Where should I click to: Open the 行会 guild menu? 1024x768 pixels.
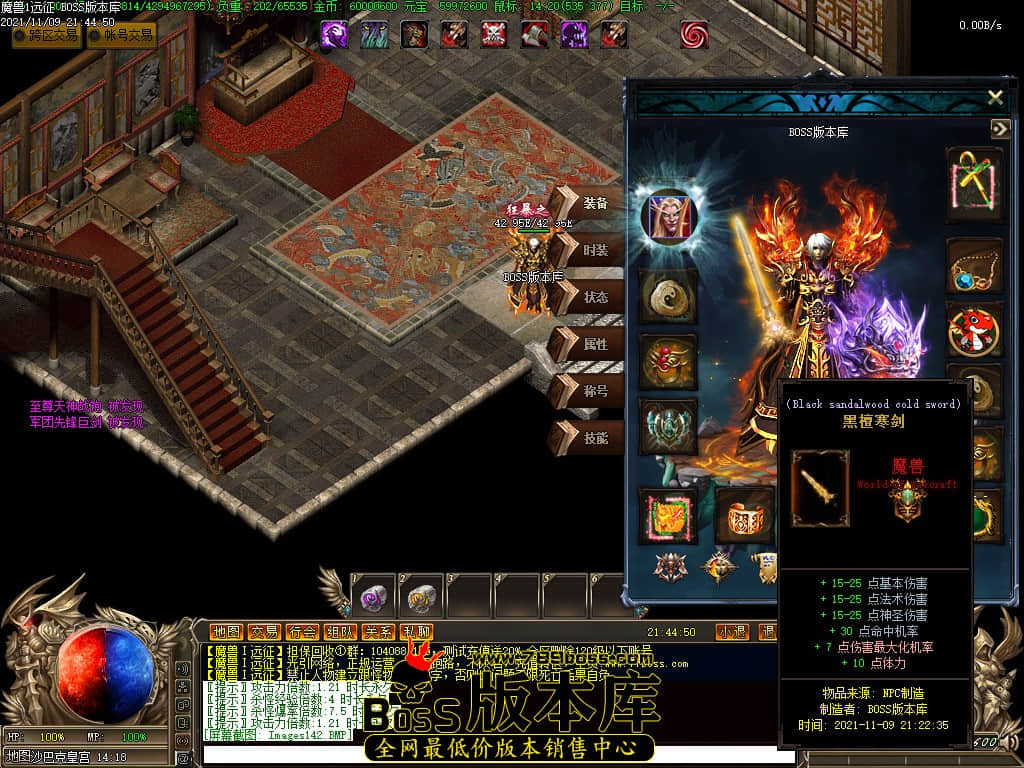(x=302, y=632)
